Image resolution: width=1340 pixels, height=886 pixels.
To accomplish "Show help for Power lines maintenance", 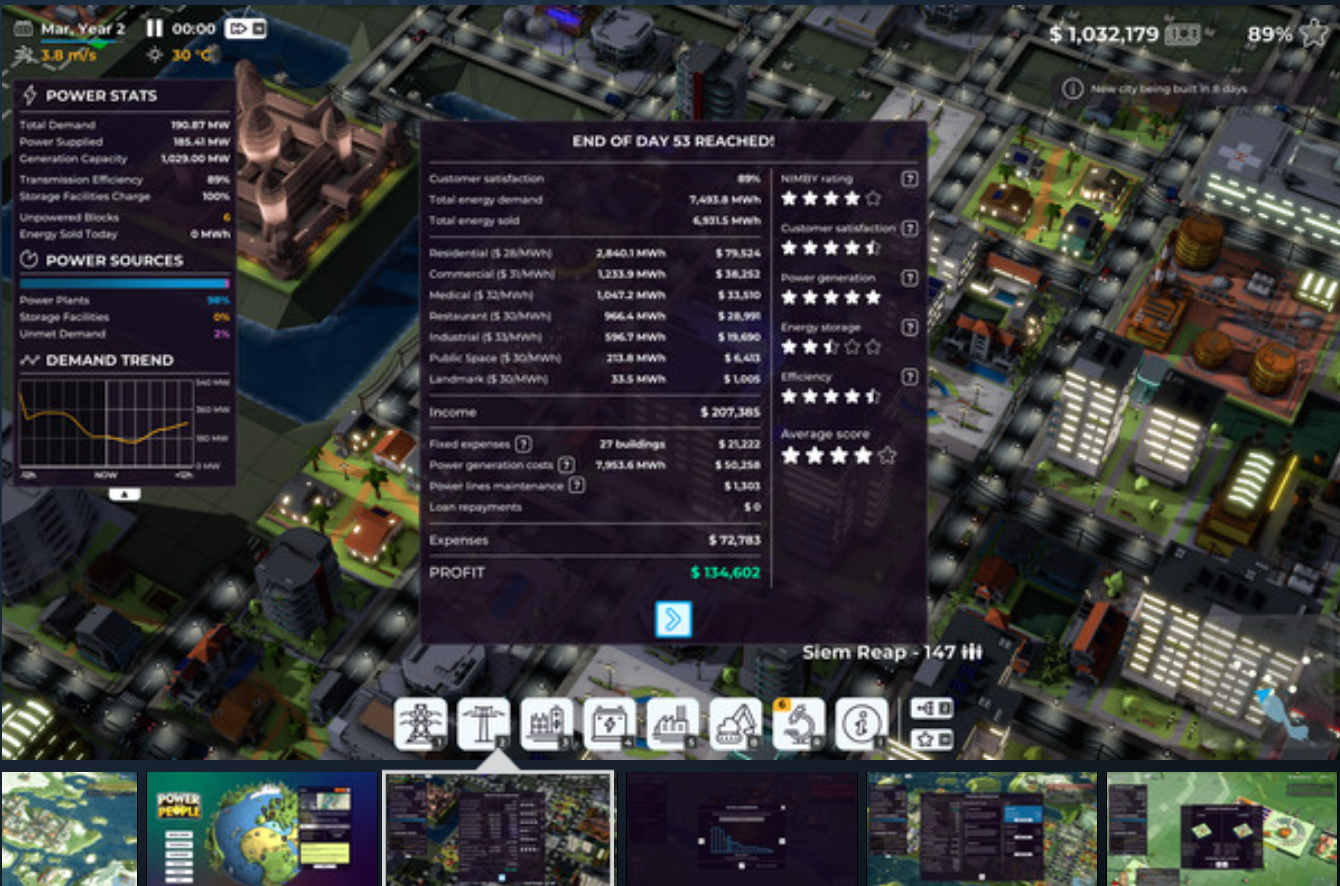I will tap(576, 486).
